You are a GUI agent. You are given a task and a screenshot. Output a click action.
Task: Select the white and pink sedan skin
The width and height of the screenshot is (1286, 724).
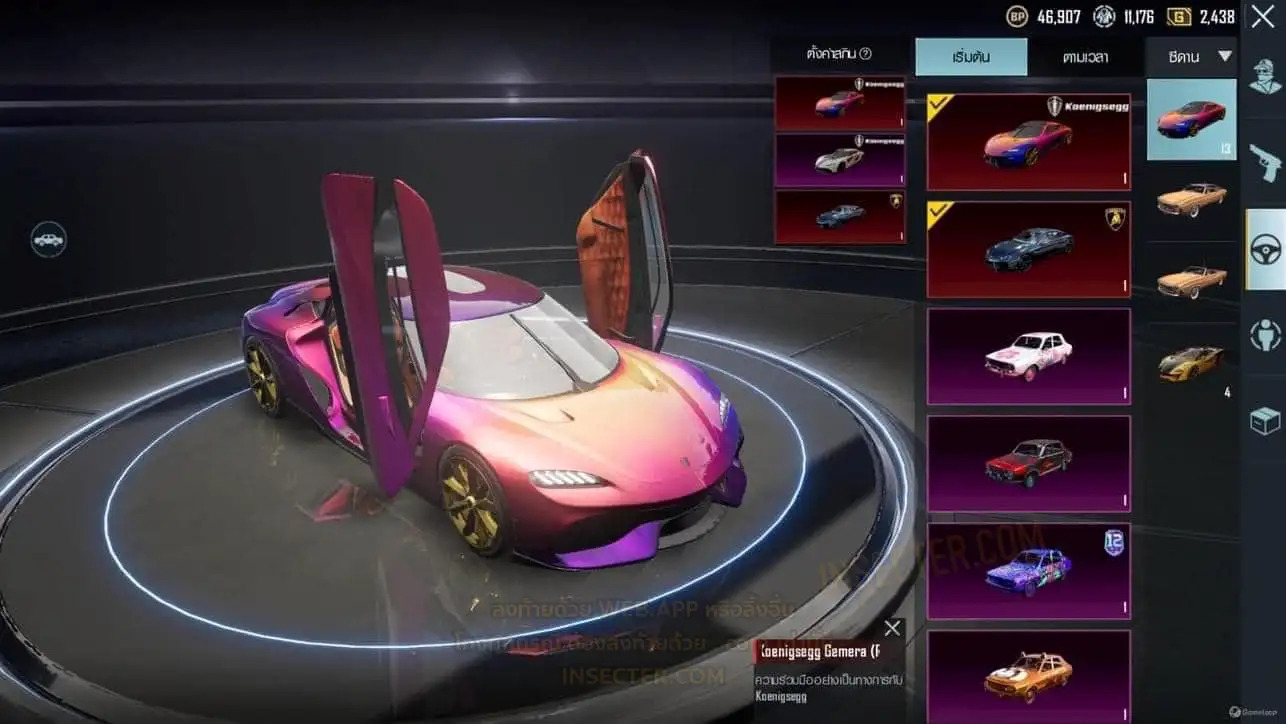click(x=1028, y=356)
